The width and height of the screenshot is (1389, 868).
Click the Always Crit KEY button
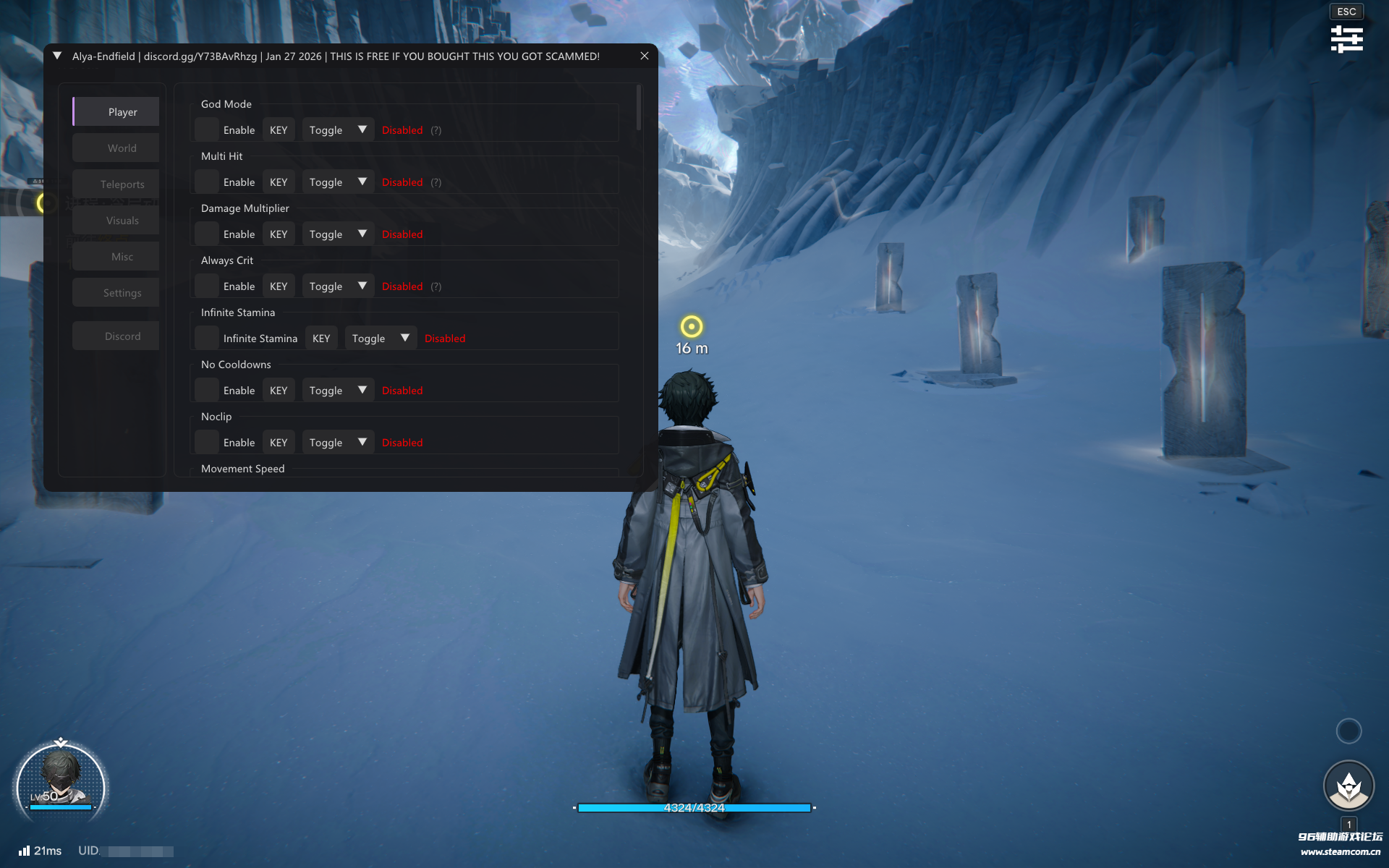[279, 286]
